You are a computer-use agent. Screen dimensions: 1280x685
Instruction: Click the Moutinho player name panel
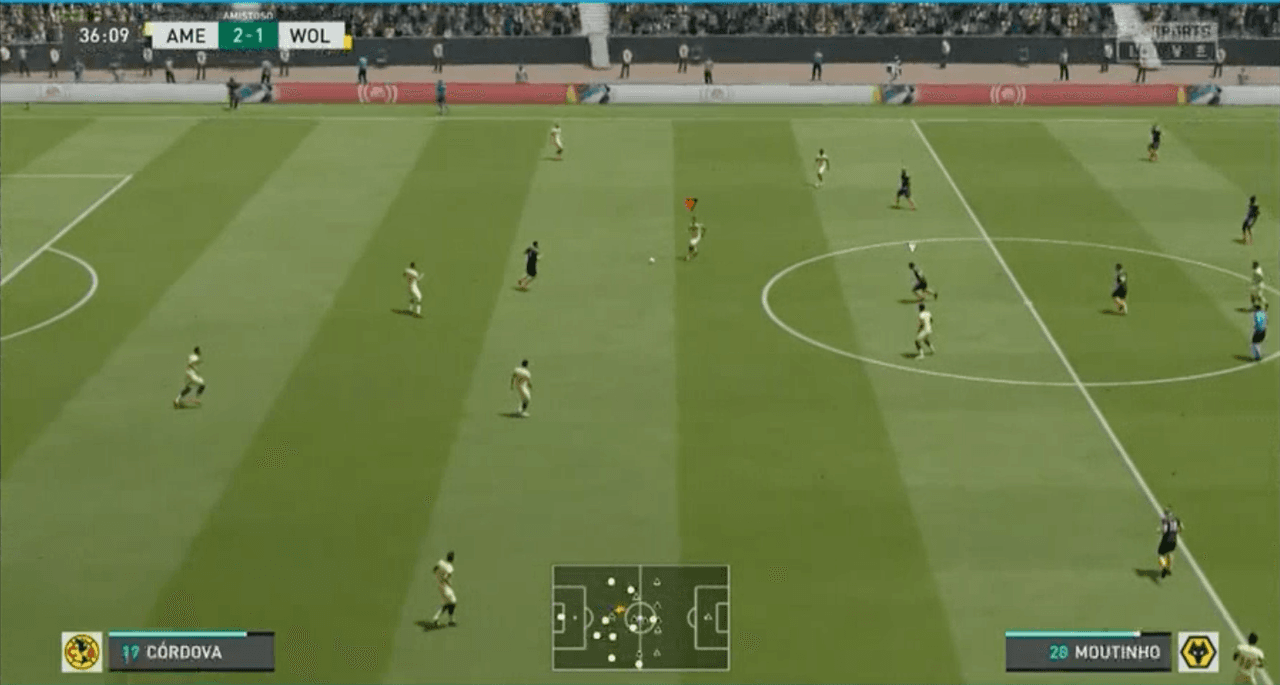1088,652
